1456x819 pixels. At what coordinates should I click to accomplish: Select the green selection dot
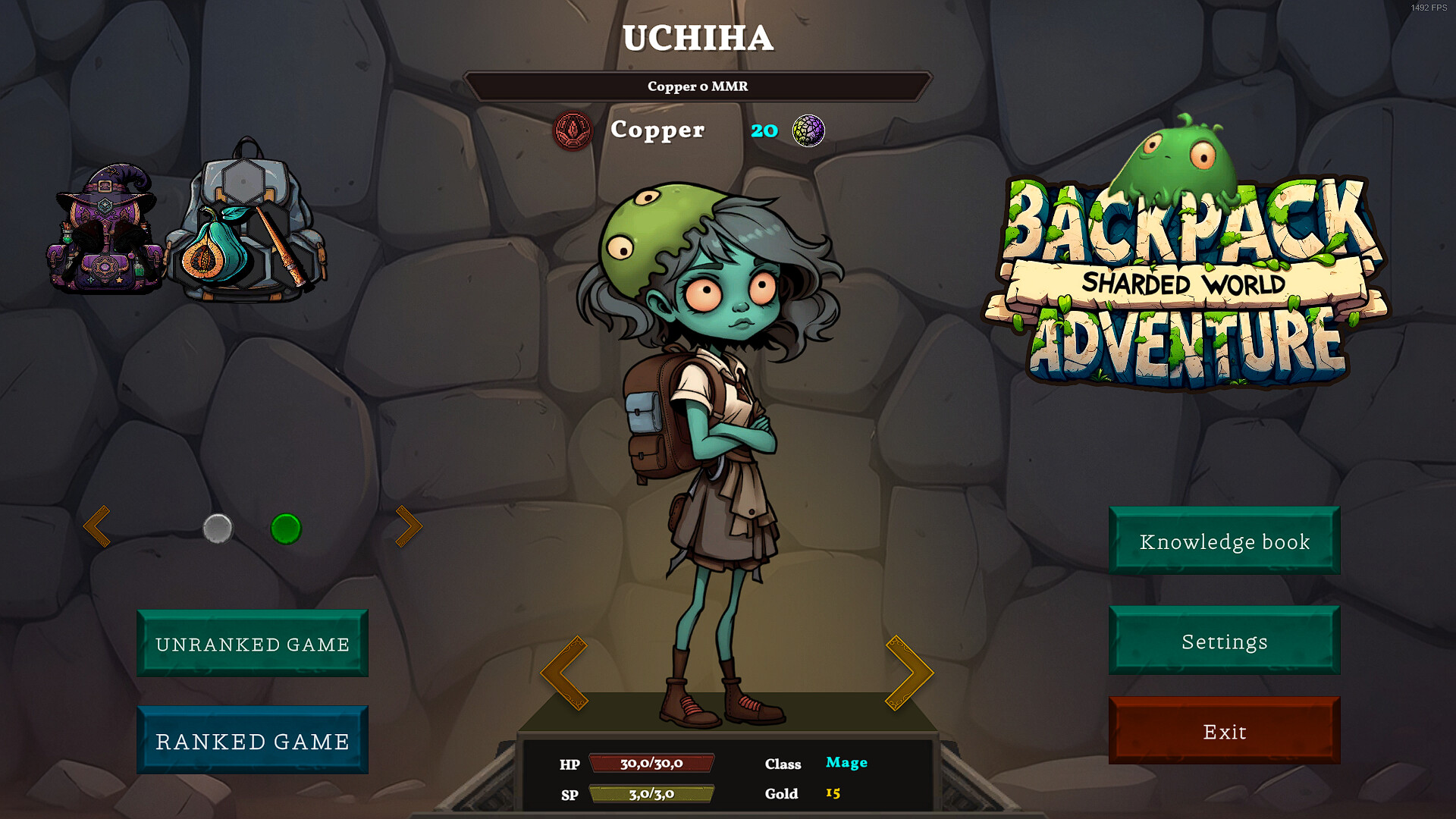[287, 529]
